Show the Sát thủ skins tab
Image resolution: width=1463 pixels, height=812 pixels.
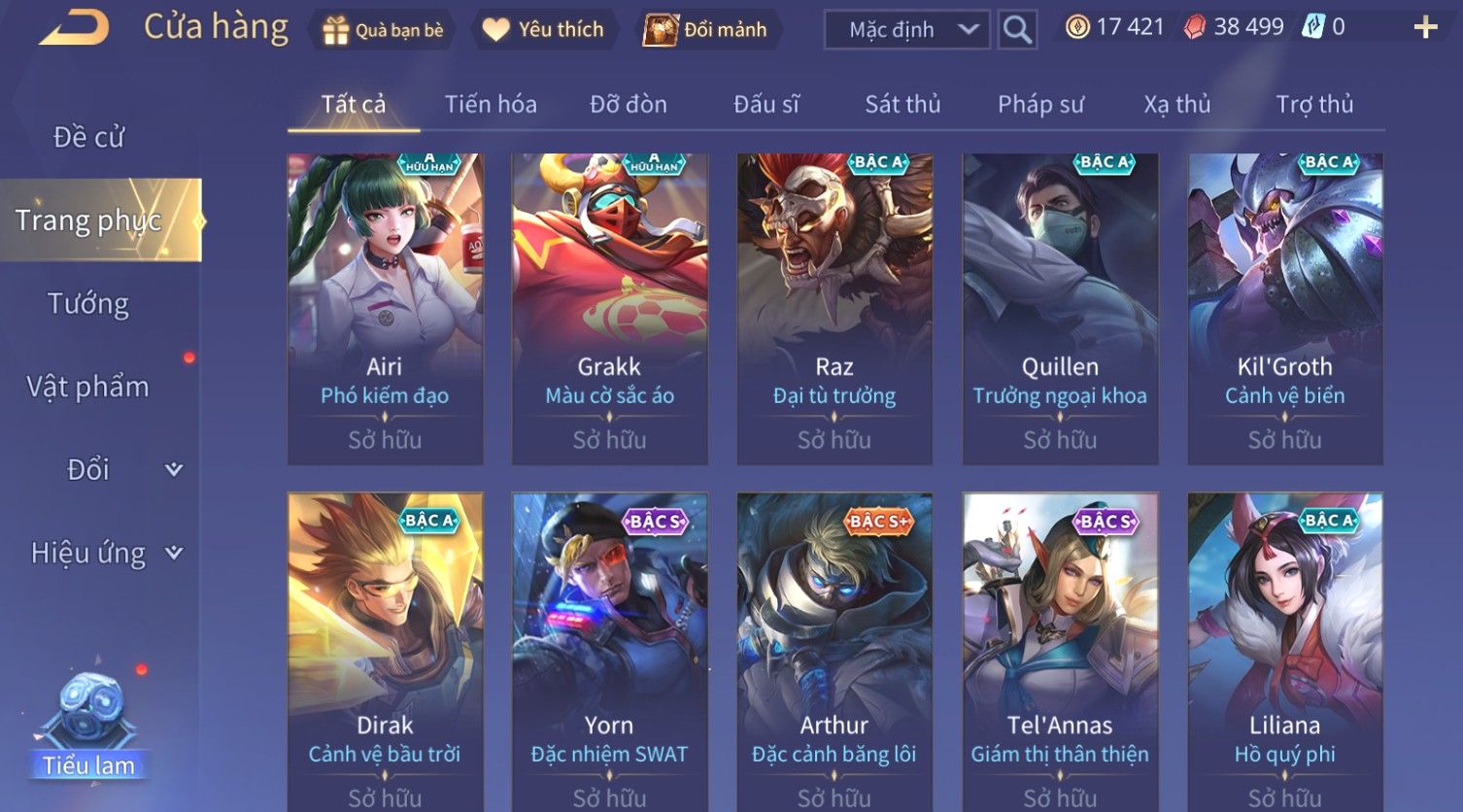tap(902, 104)
